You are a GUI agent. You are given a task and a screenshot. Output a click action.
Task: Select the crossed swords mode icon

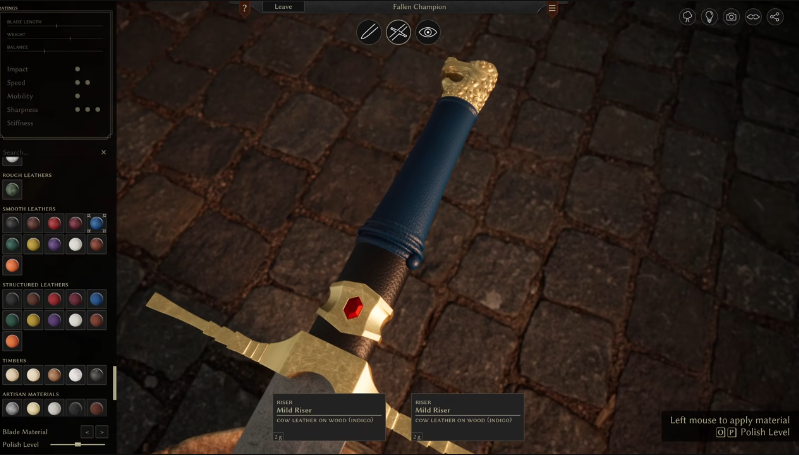[398, 33]
